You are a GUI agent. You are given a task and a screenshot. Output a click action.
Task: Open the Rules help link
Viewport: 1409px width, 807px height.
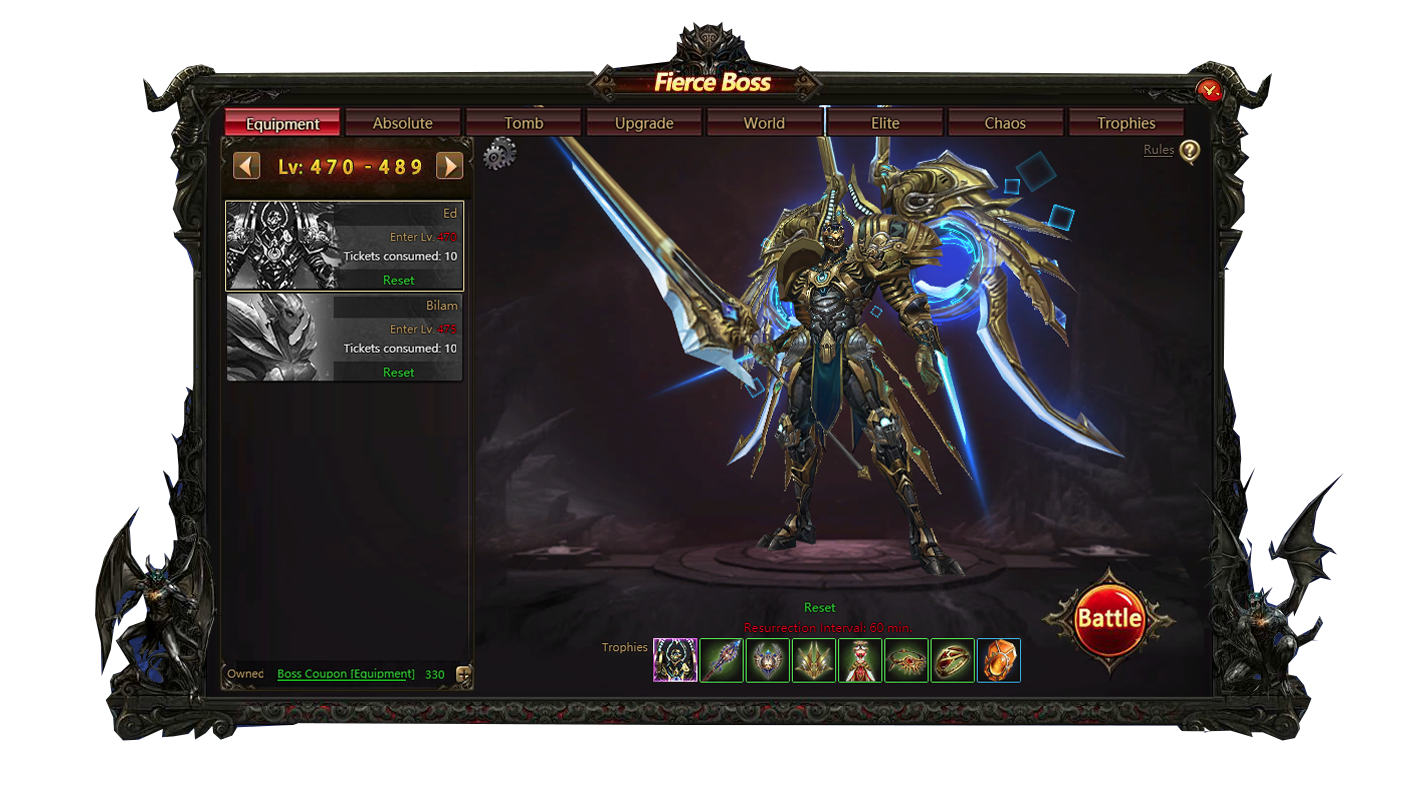pyautogui.click(x=1159, y=150)
